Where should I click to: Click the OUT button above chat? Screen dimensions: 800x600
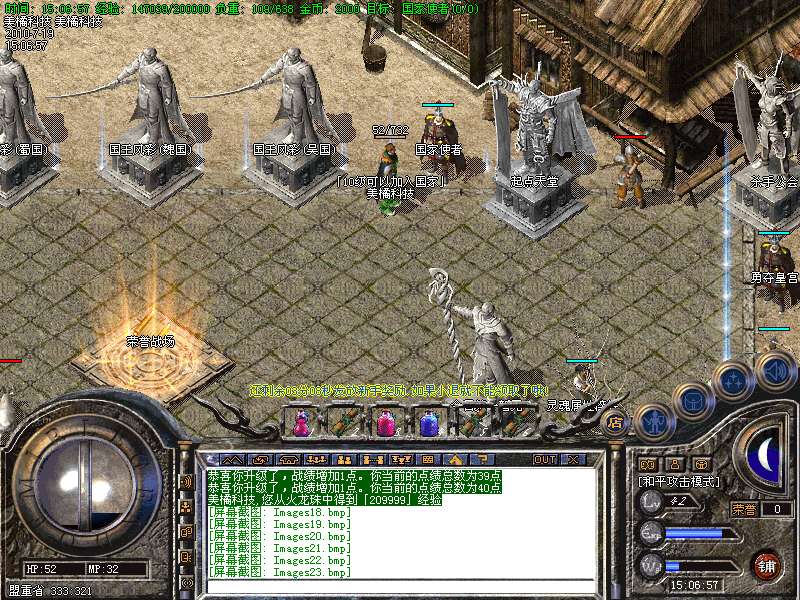[545, 459]
